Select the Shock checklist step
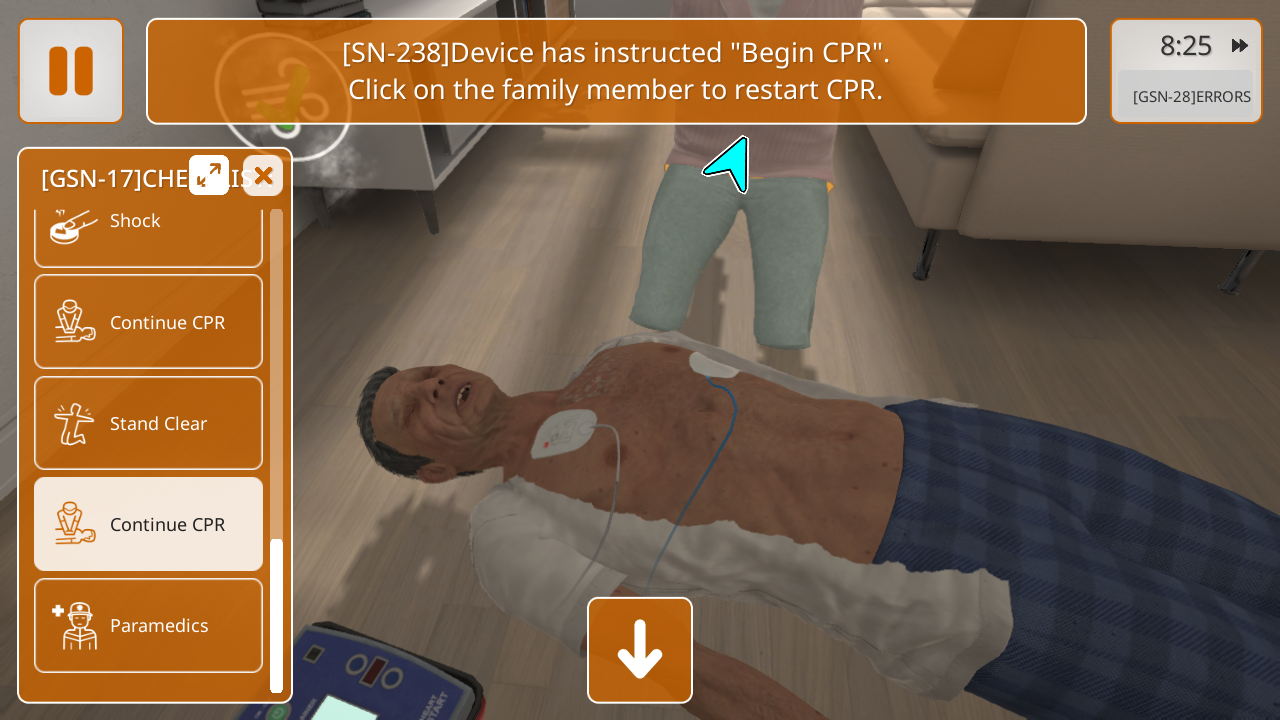This screenshot has height=720, width=1280. 148,228
